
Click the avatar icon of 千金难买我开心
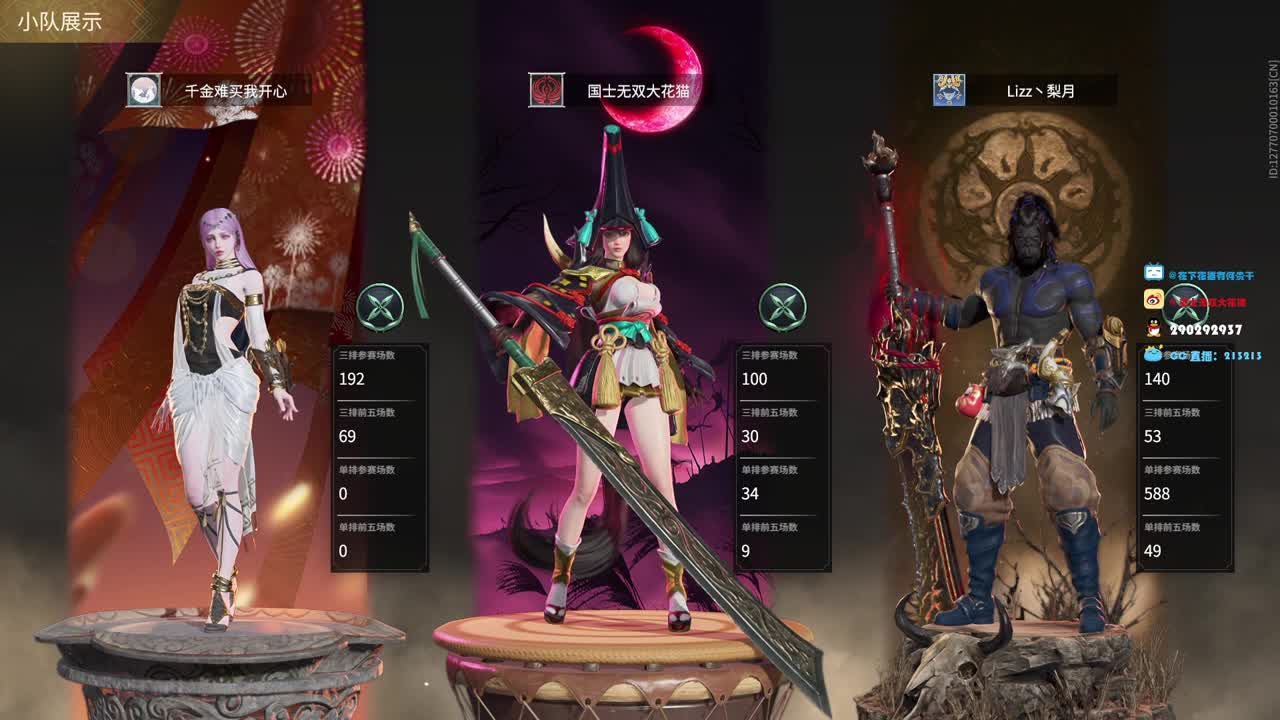point(142,90)
